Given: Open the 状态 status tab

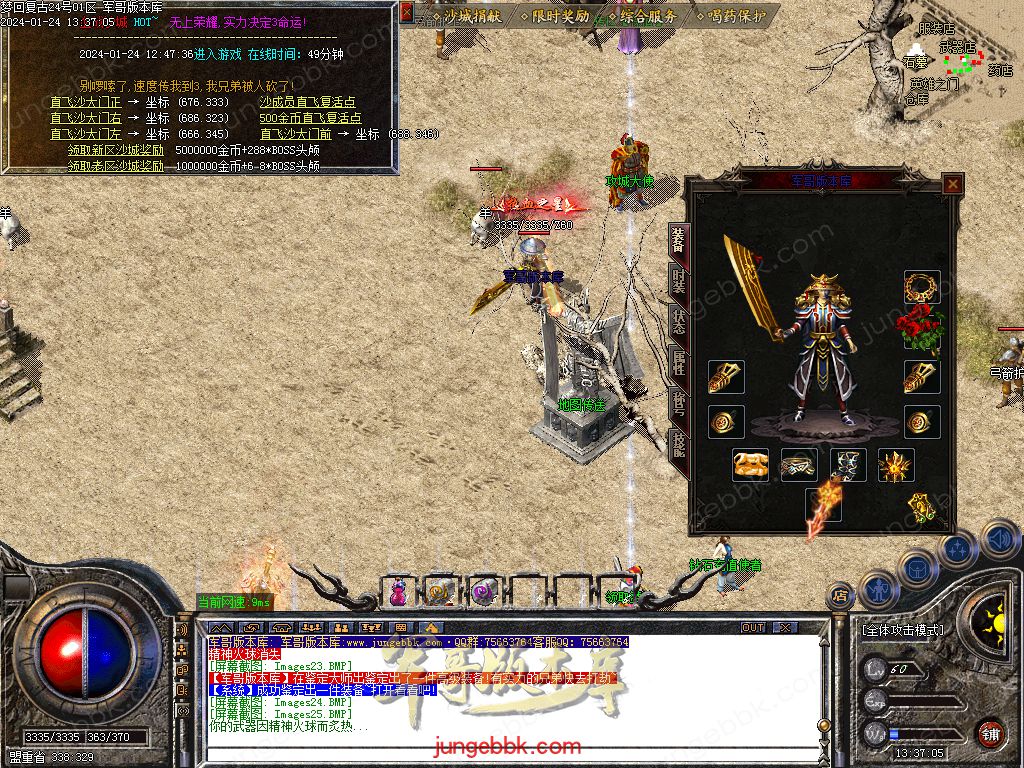Looking at the screenshot, I should point(679,322).
